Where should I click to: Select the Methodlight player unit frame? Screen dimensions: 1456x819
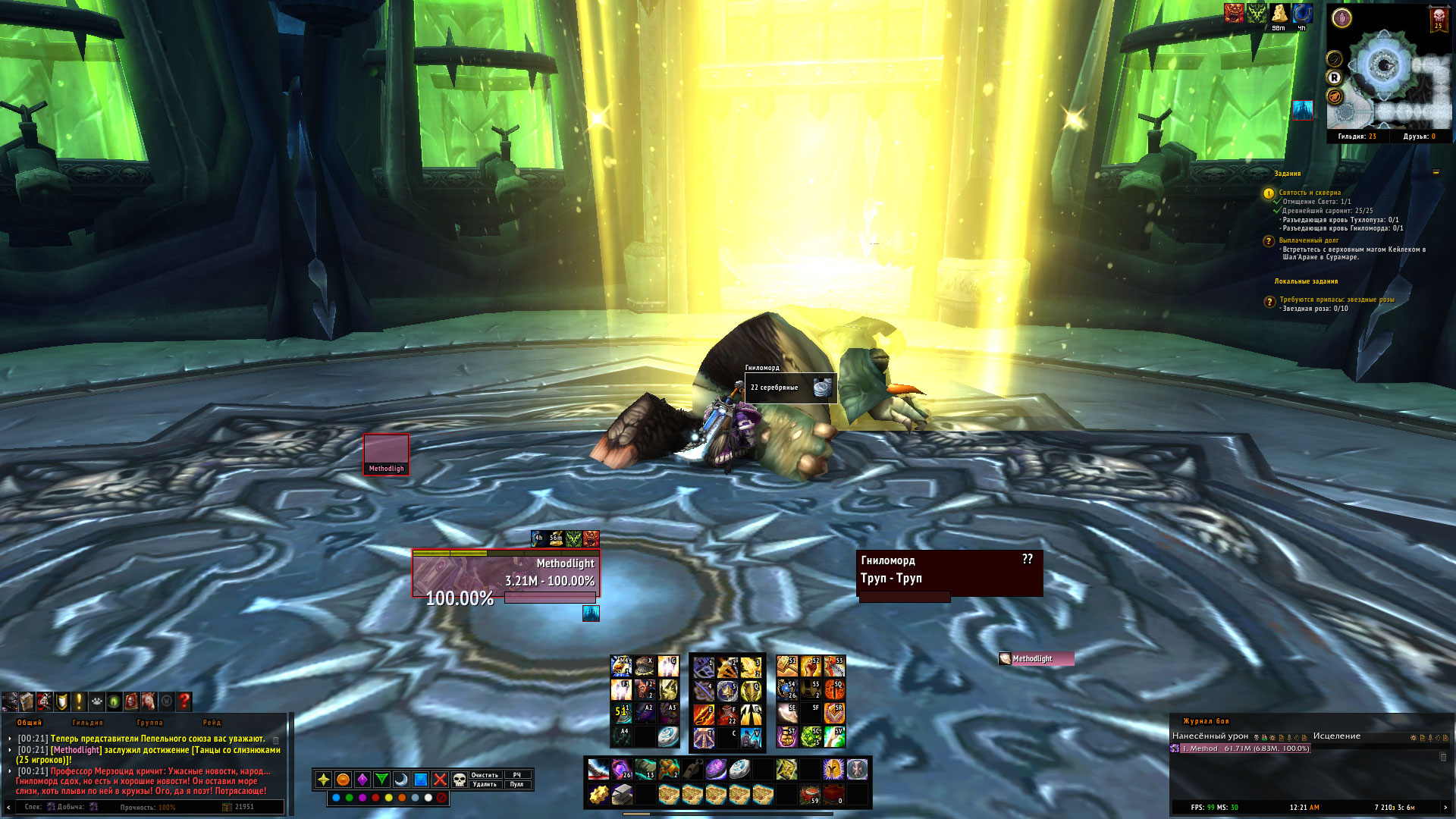(506, 573)
